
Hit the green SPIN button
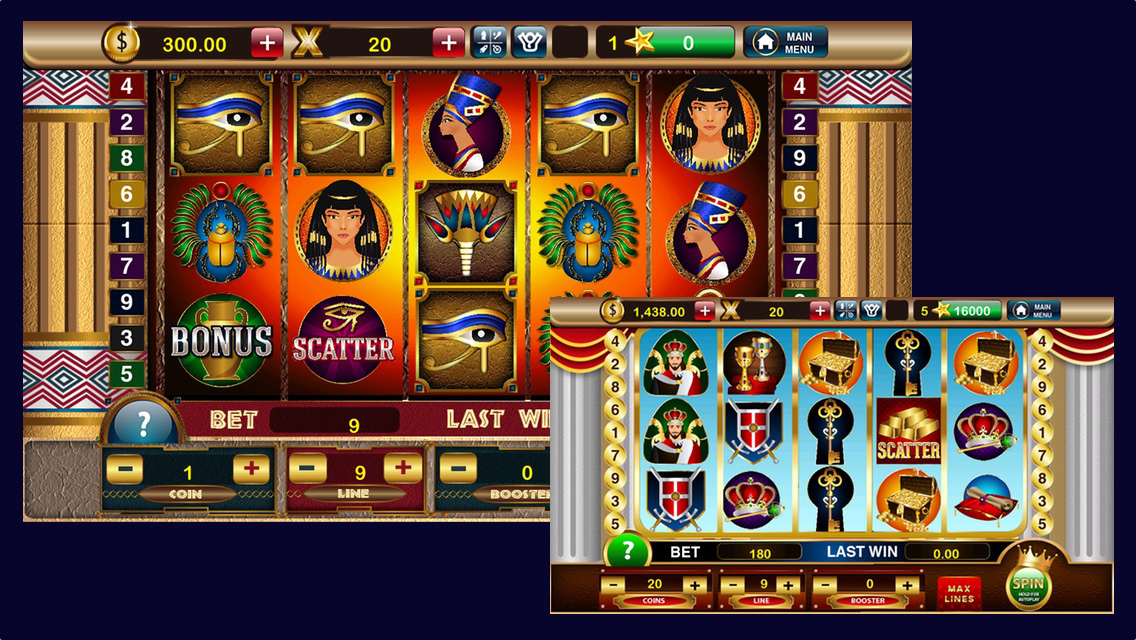coord(1028,584)
